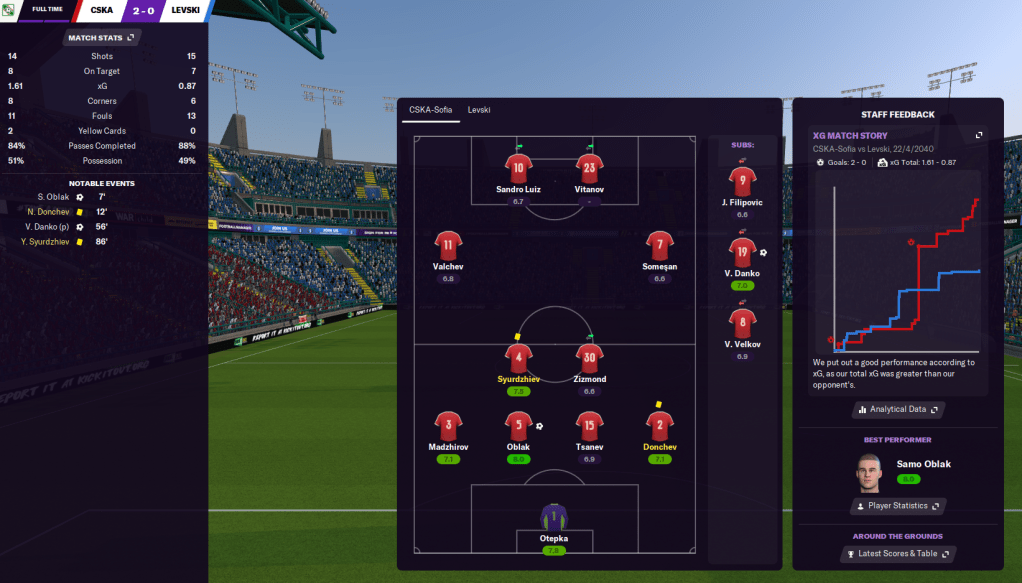
Task: Click Vitanov's number 23 shirt
Action: coord(589,166)
